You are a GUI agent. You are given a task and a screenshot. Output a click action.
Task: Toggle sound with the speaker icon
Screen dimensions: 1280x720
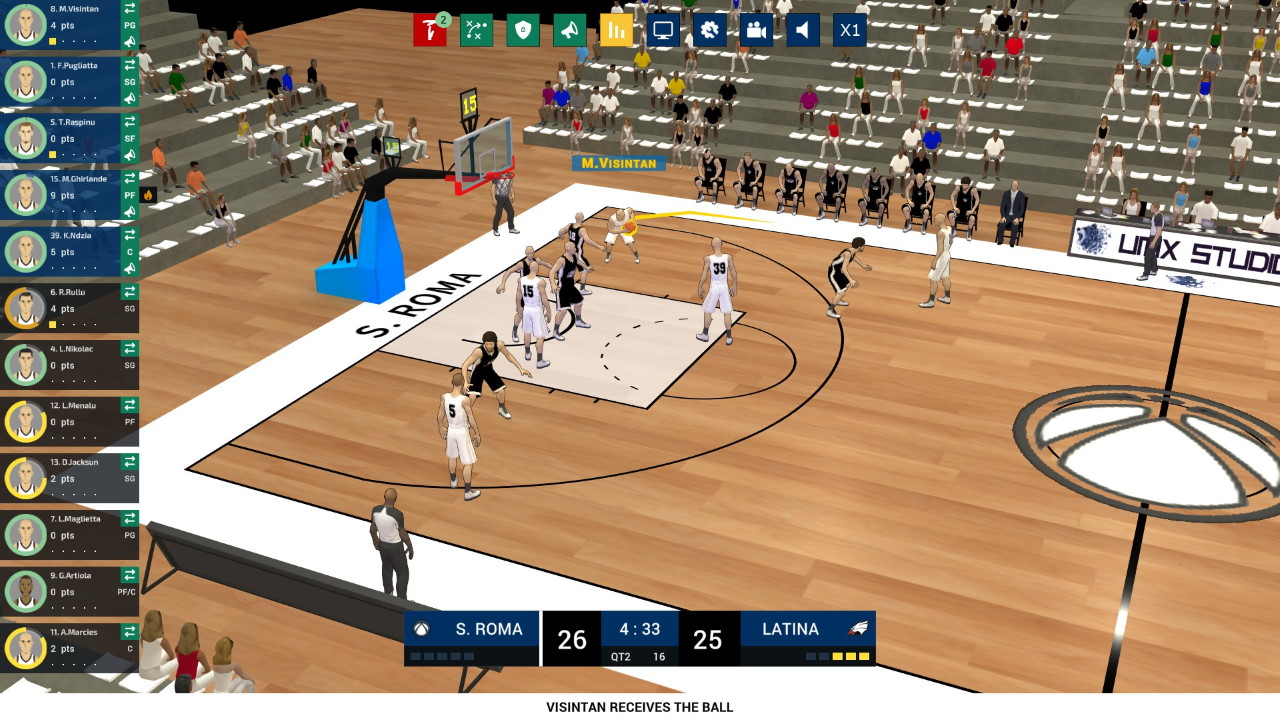[802, 30]
